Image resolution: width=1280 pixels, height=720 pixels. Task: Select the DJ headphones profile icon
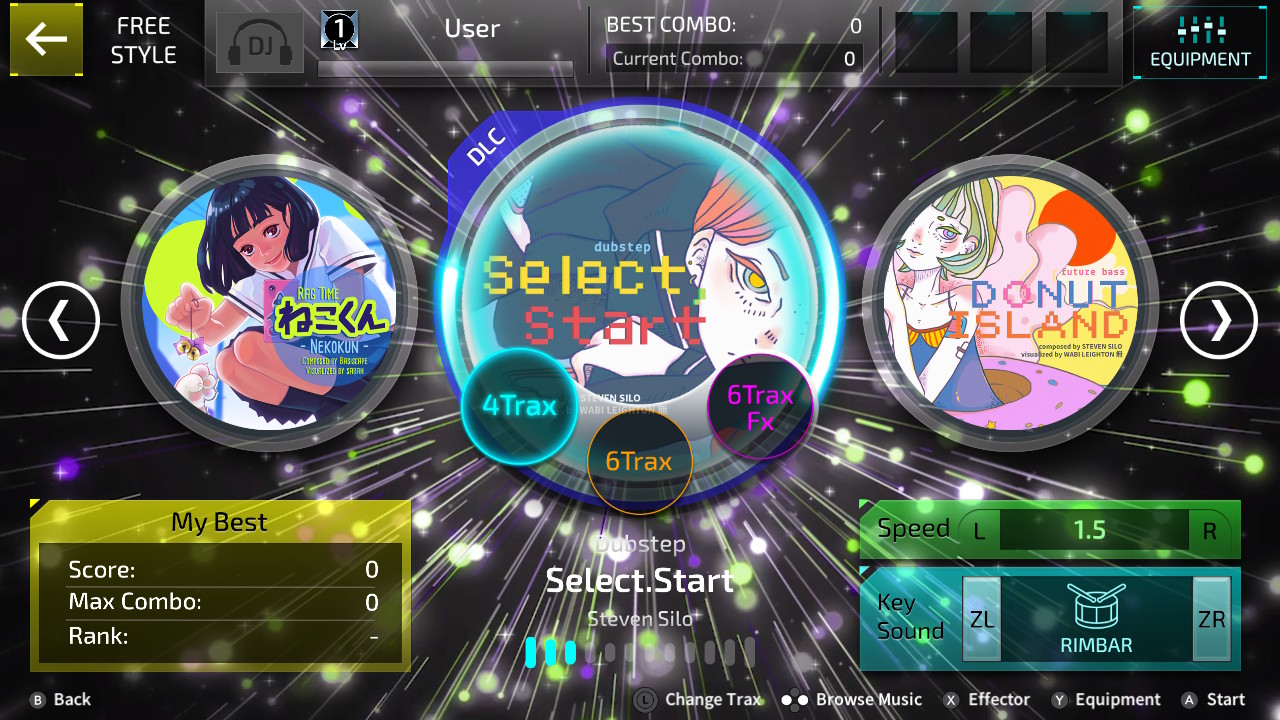pos(259,44)
